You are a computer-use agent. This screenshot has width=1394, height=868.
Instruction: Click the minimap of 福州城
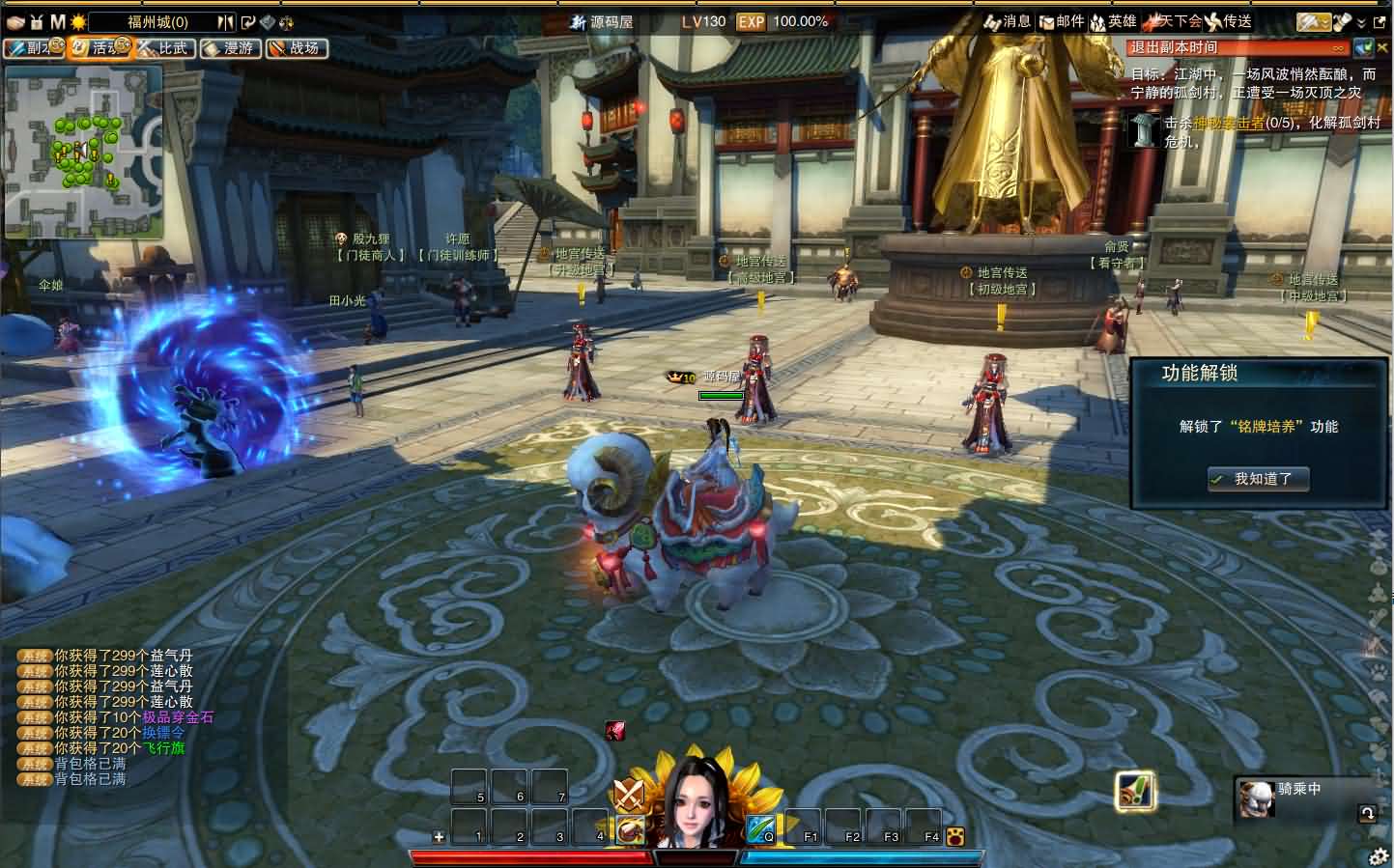coord(83,153)
